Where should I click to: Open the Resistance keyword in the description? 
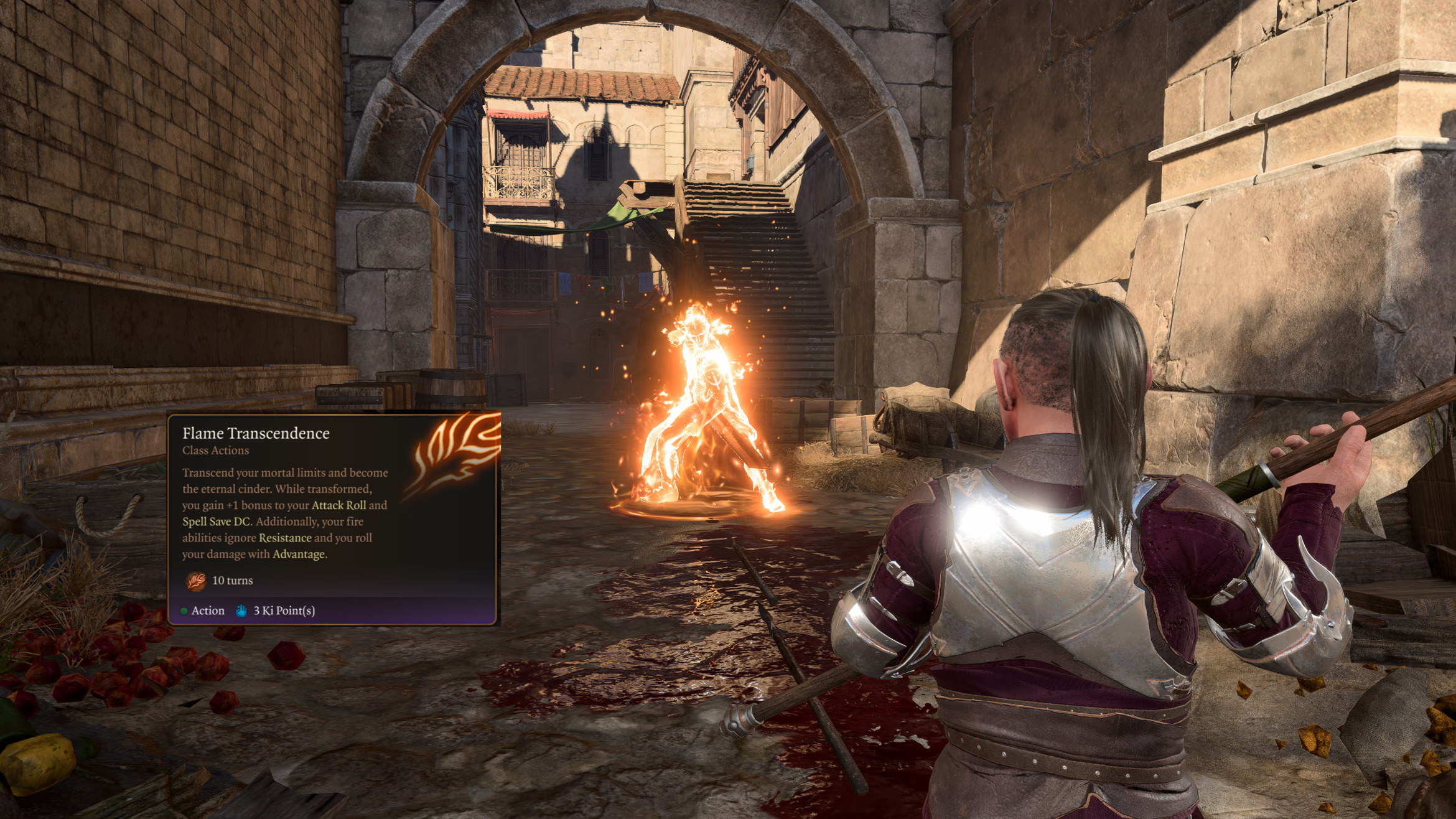click(285, 538)
